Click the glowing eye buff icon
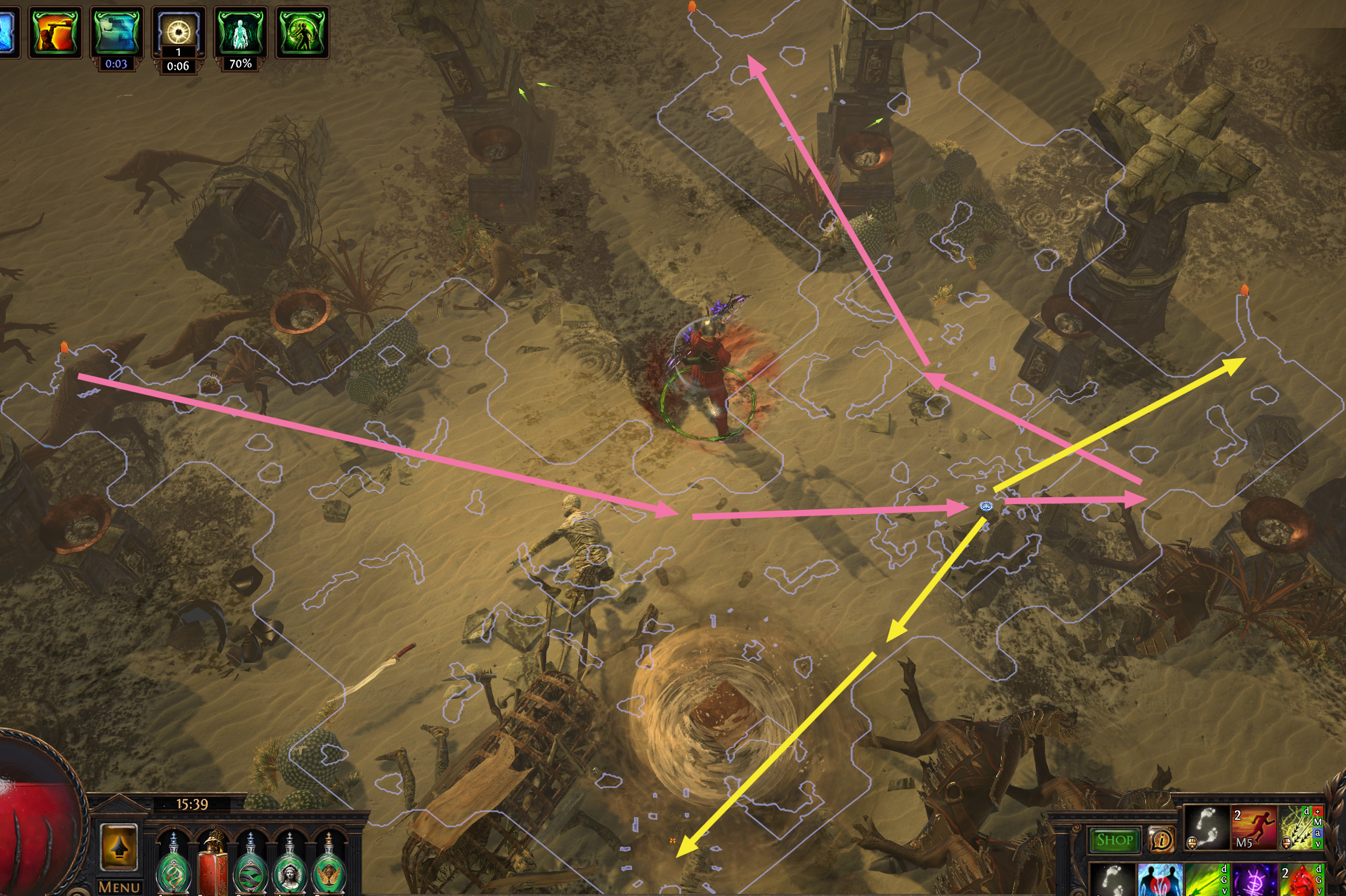 point(178,32)
